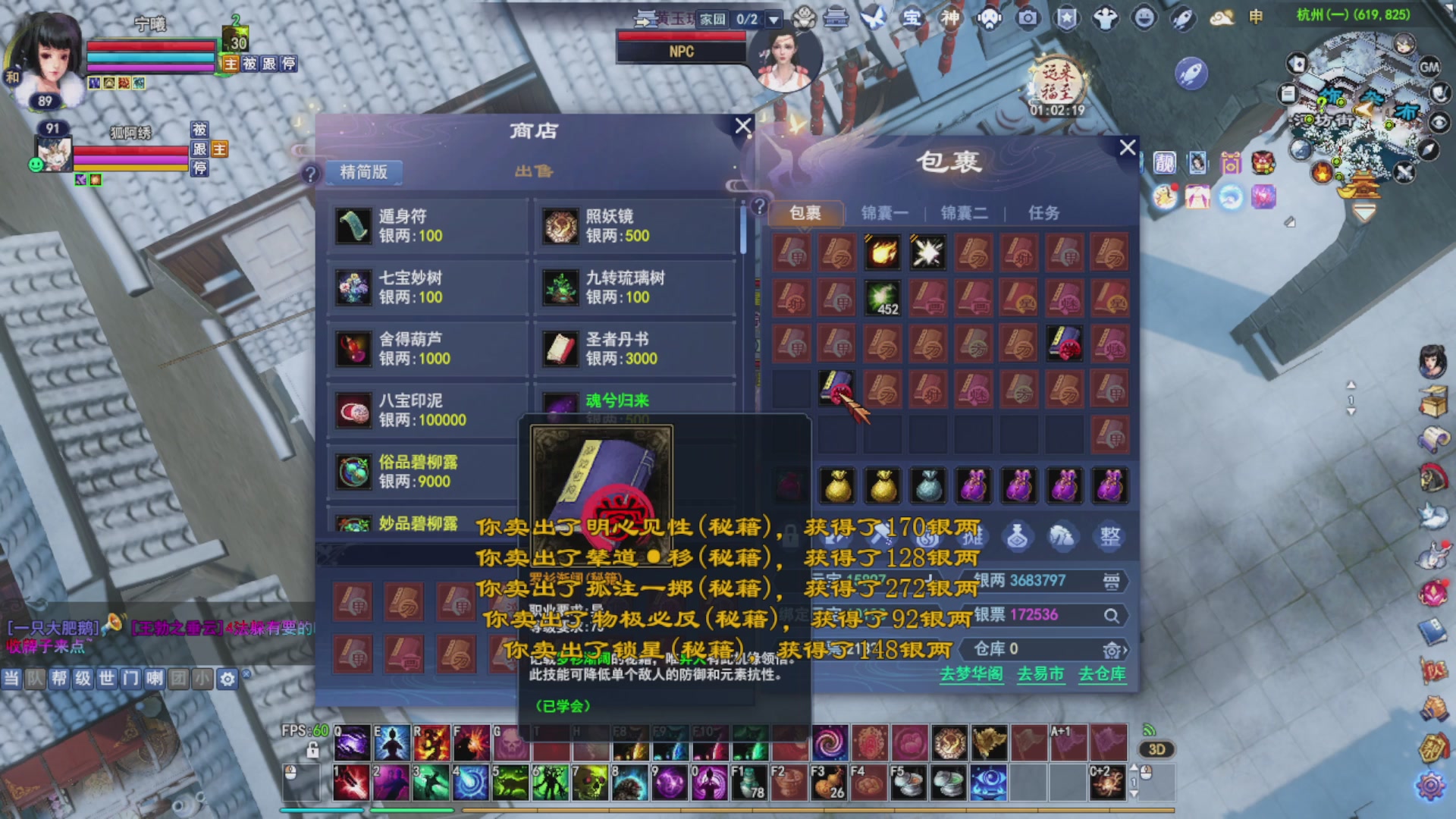Screen dimensions: 1456x819
Task: Open the 家园 0/2 dropdown at the top
Action: point(771,19)
